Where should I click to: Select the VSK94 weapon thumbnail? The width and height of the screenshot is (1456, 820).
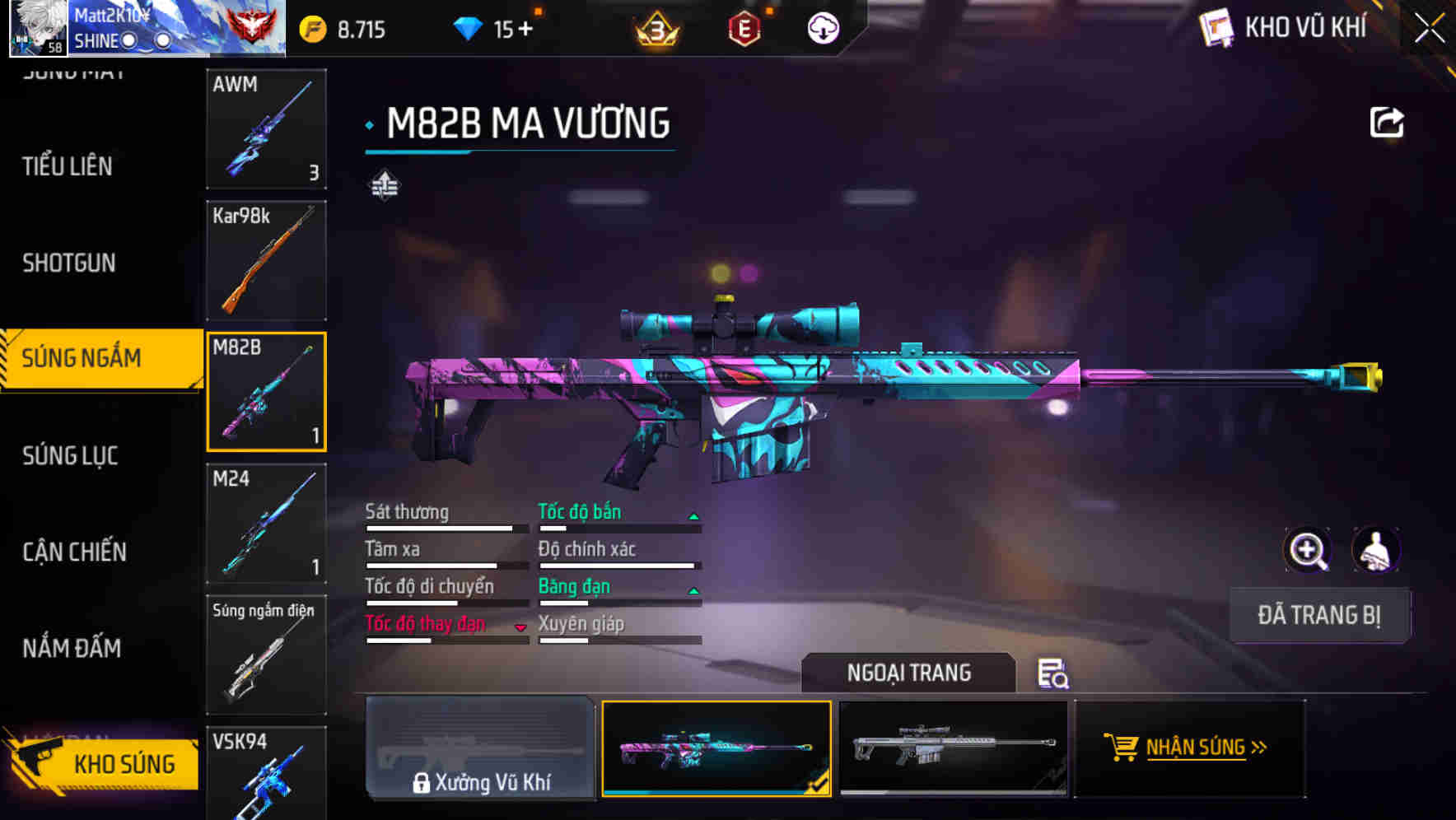pos(266,774)
